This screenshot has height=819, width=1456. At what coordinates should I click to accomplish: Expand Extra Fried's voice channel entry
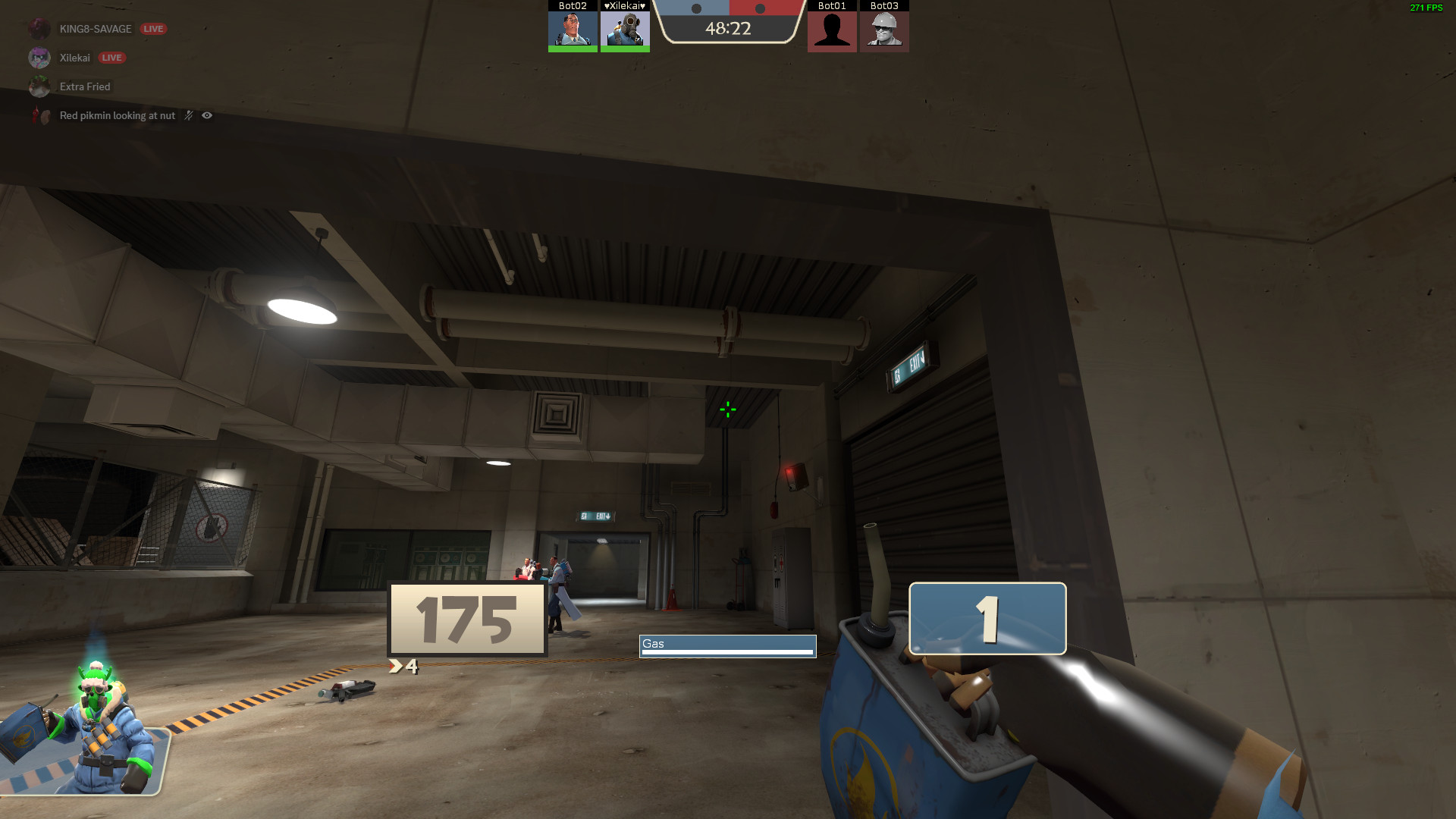(x=83, y=86)
